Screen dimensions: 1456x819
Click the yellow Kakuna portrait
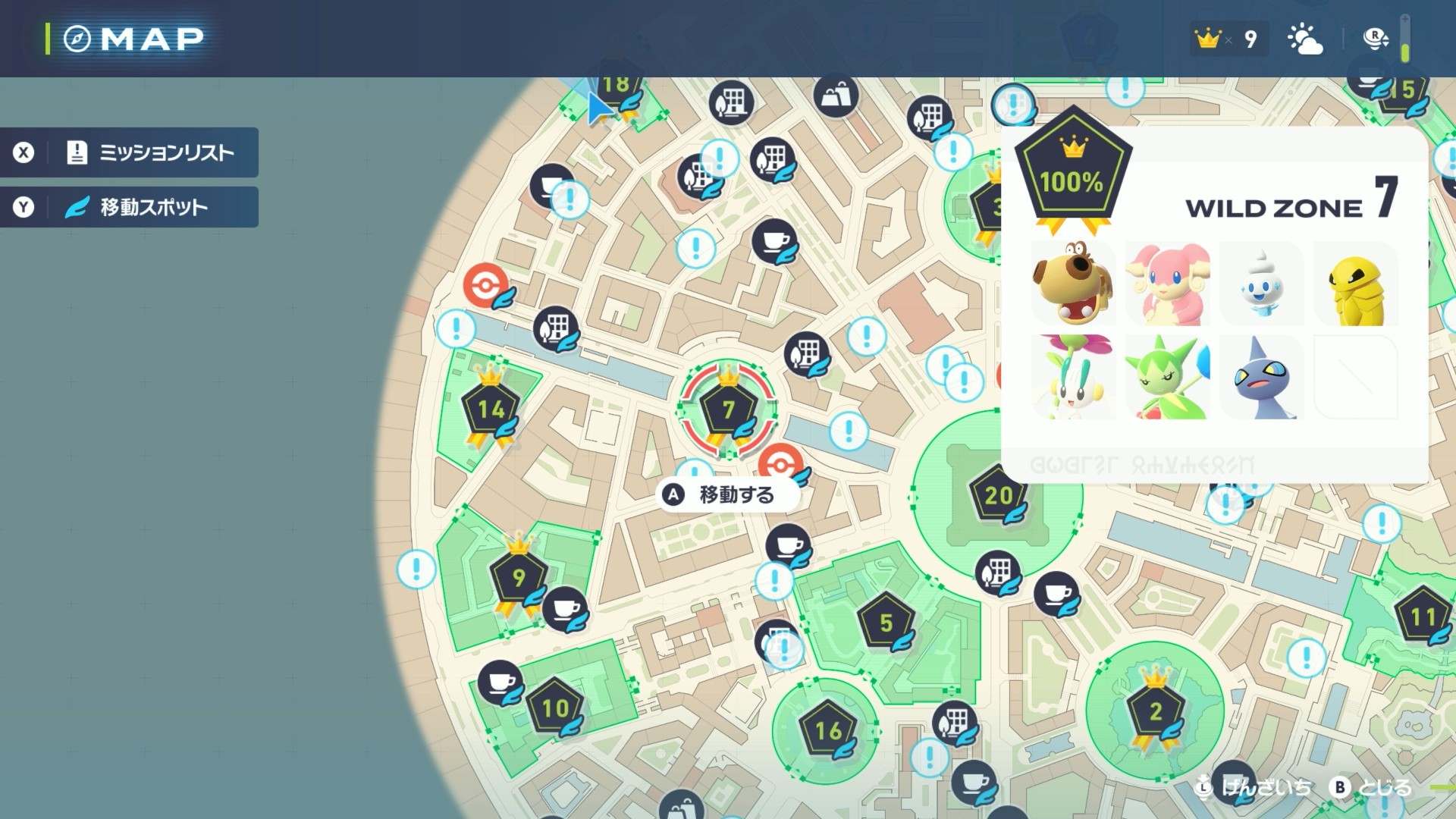(1355, 285)
